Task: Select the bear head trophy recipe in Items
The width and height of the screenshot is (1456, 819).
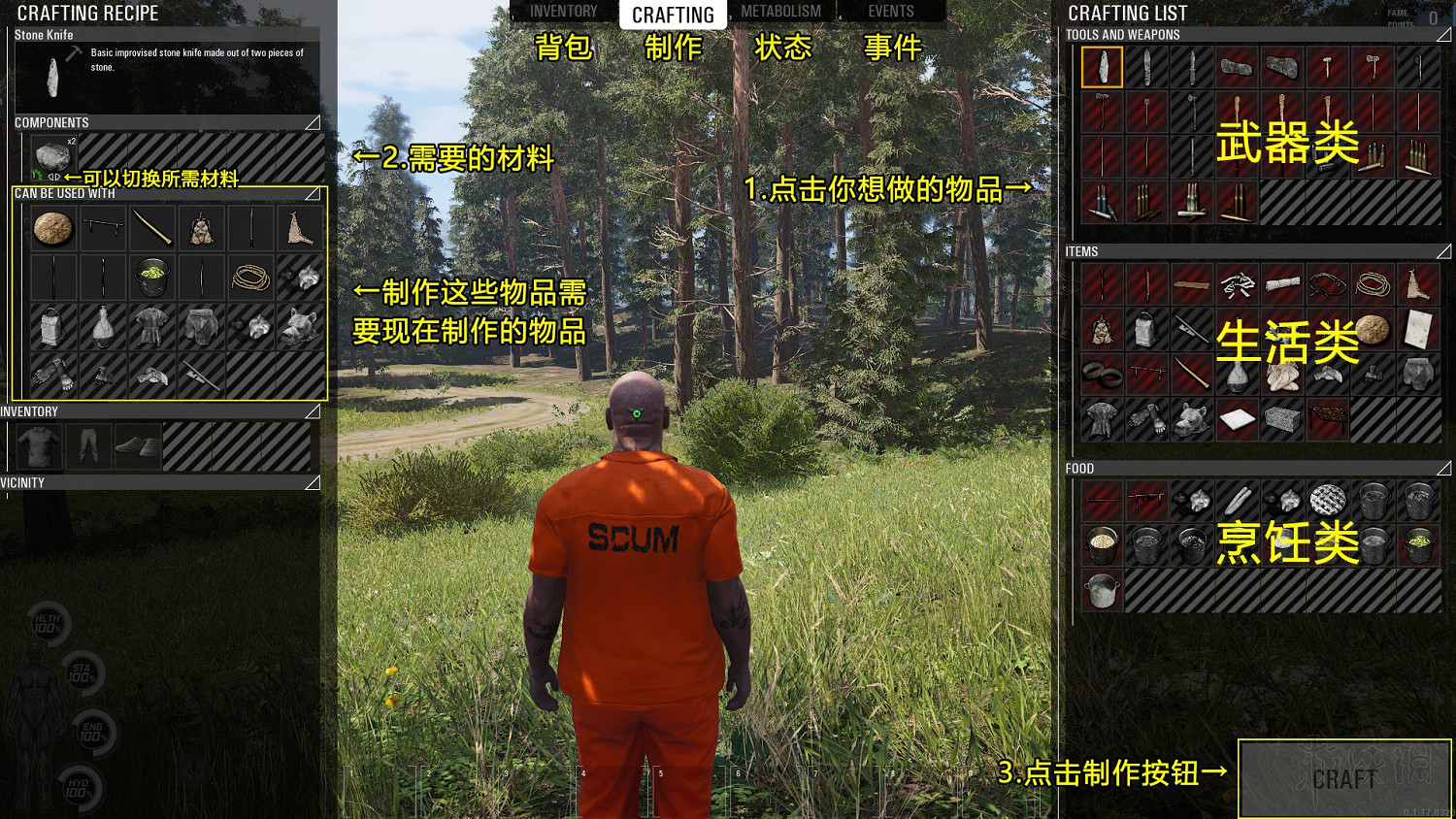Action: pyautogui.click(x=1192, y=418)
